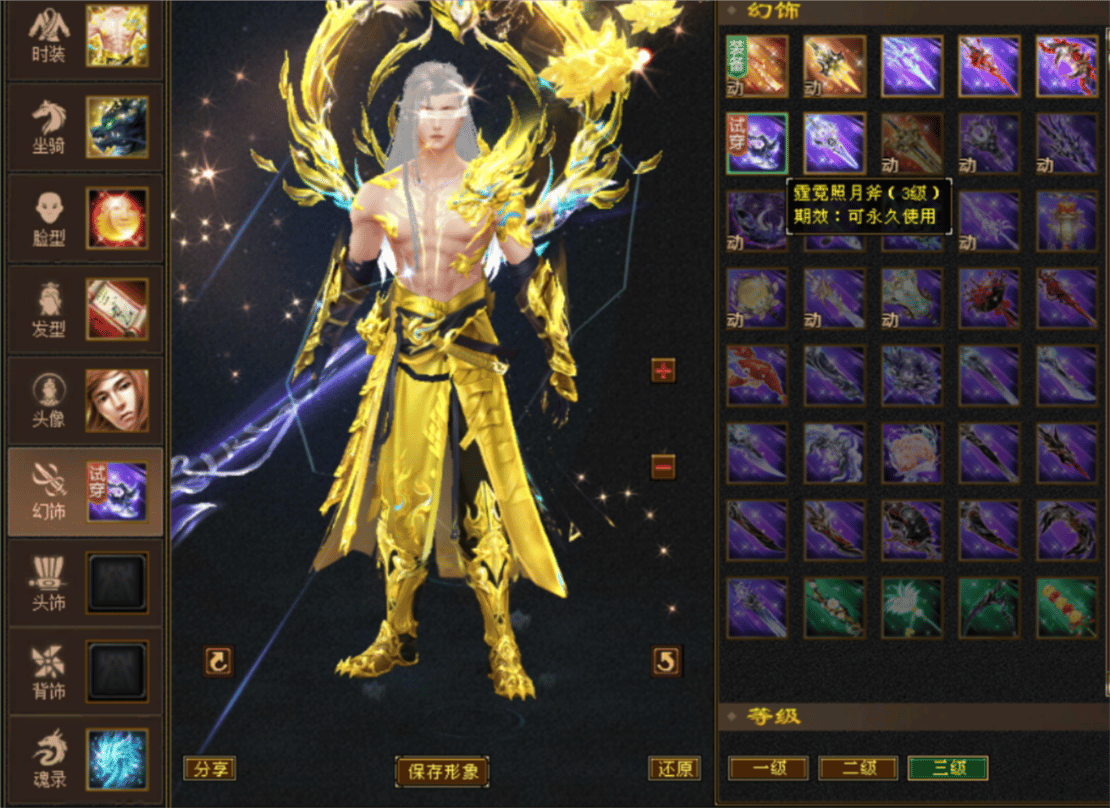Pick the weapon skin marked 穿着
Screen dimensions: 1110x808
click(757, 66)
